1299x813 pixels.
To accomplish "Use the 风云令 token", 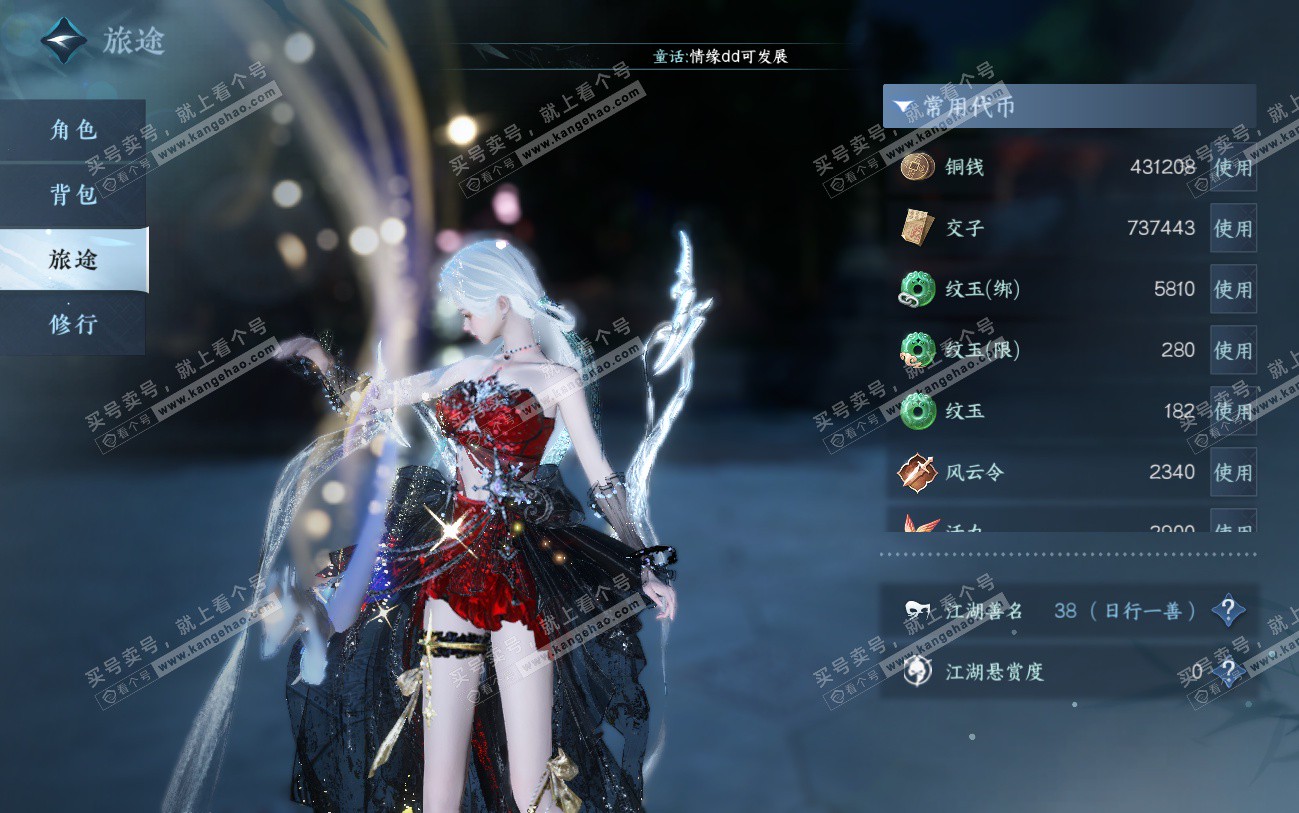I will click(x=1232, y=472).
